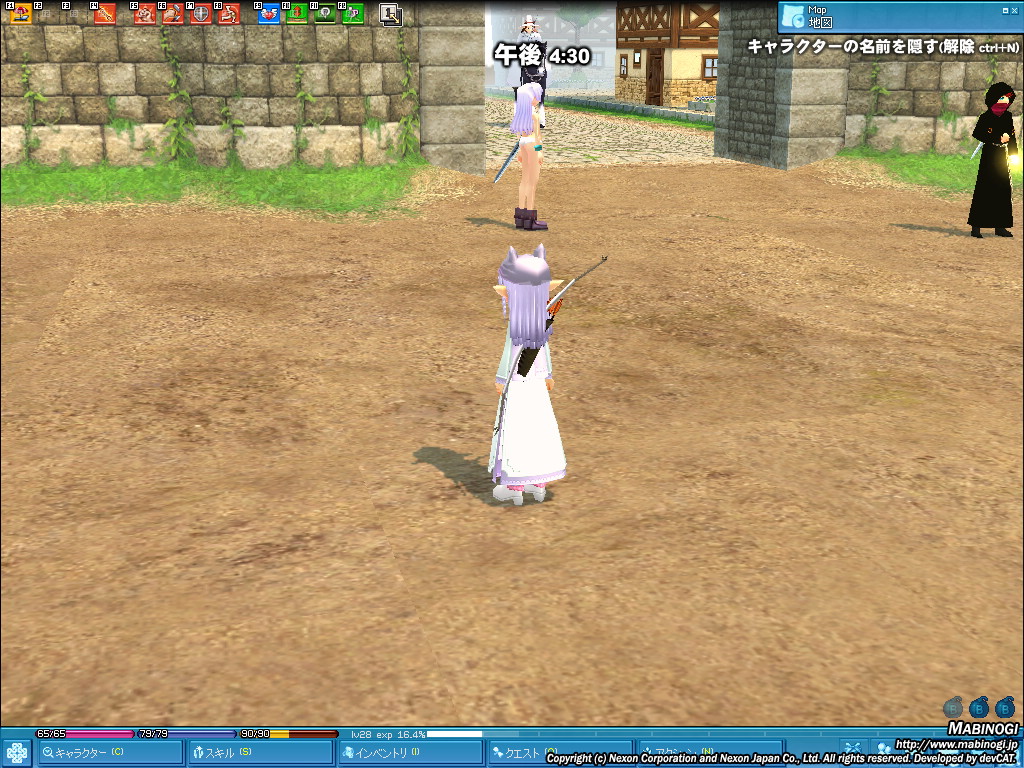Image resolution: width=1024 pixels, height=768 pixels.
Task: Use the F9 blue winged heart skill
Action: pos(269,14)
